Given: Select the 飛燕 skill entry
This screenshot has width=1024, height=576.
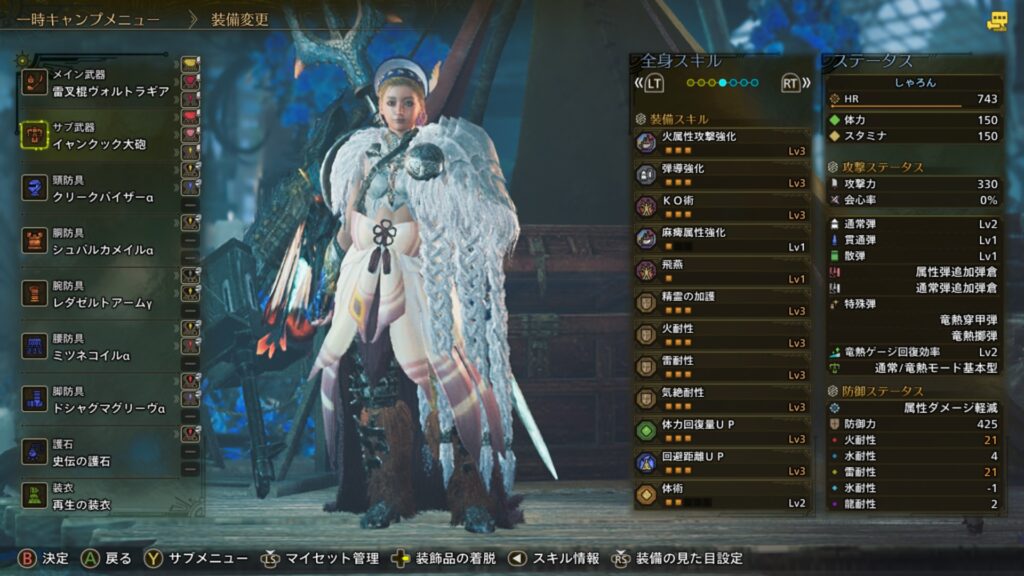Looking at the screenshot, I should [x=721, y=271].
